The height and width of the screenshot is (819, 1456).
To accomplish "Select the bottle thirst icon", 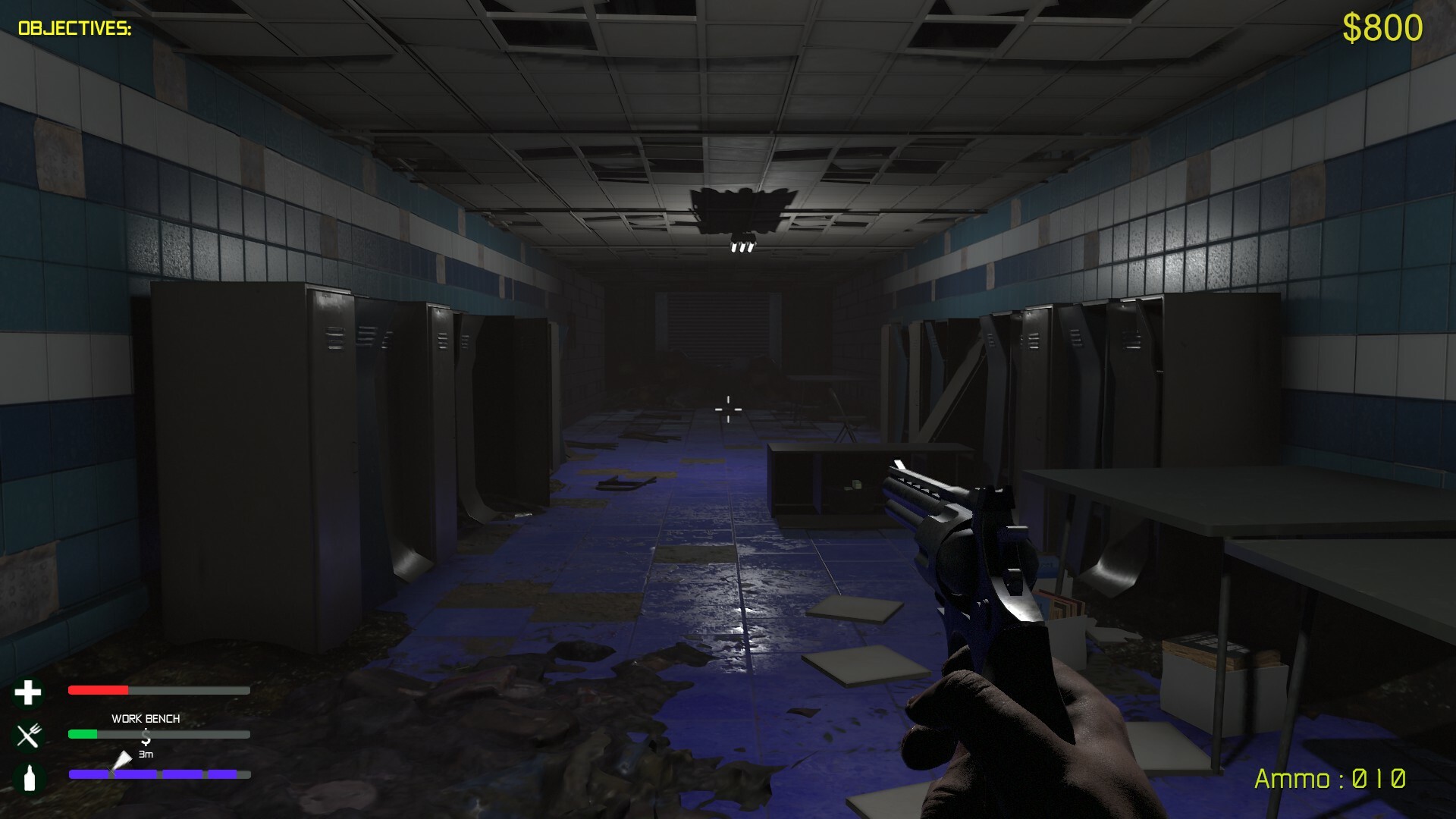I will 28,776.
